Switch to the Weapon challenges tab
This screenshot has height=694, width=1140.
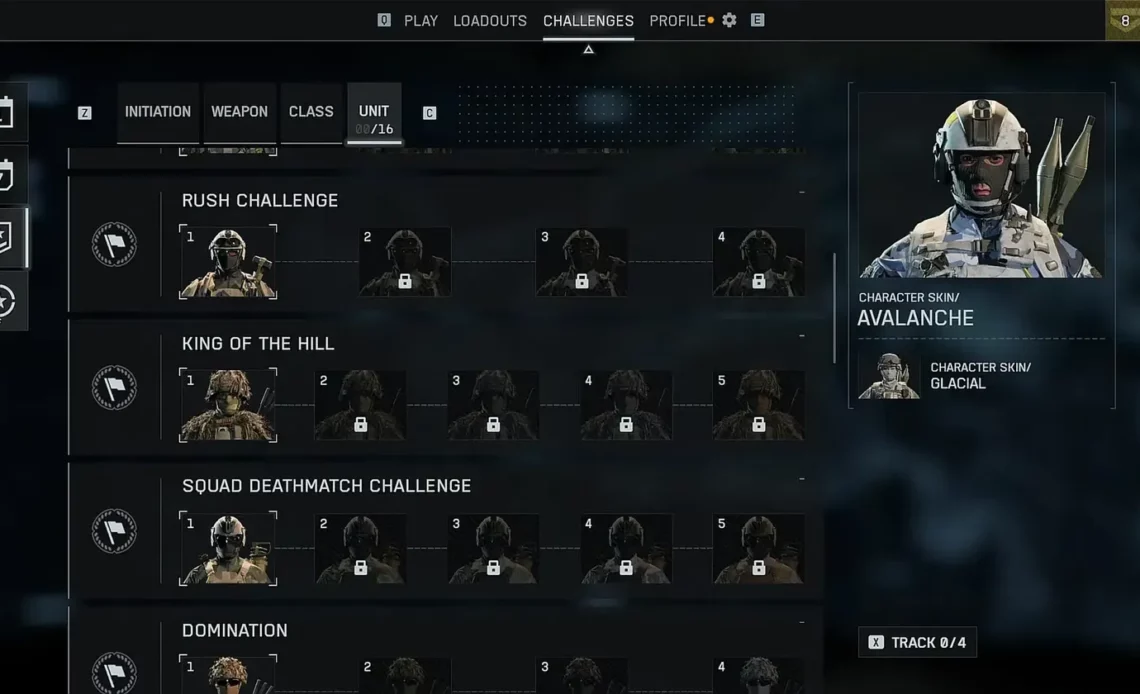tap(239, 112)
